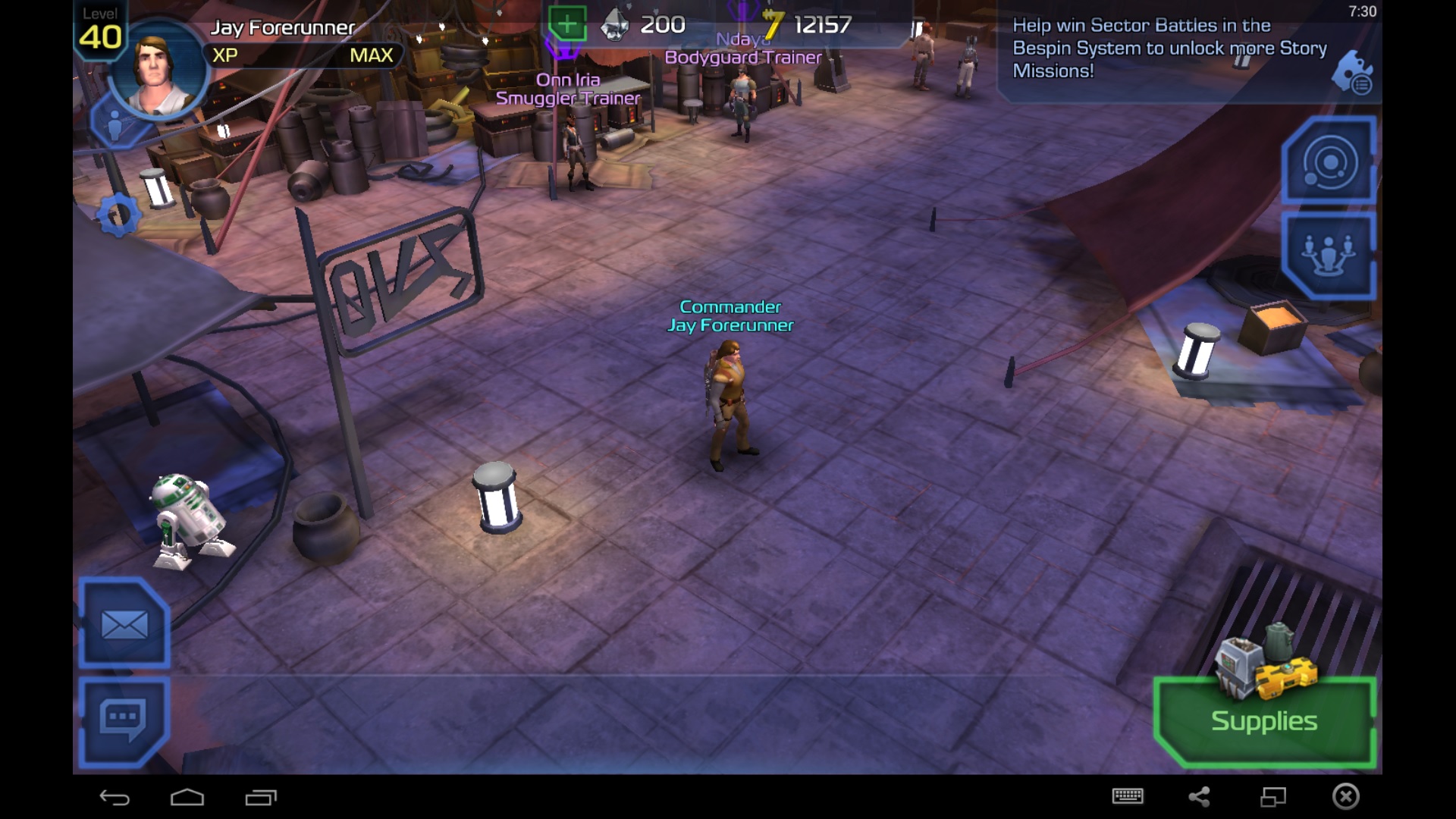Open Android recent apps
Image resolution: width=1456 pixels, height=819 pixels.
point(261,797)
